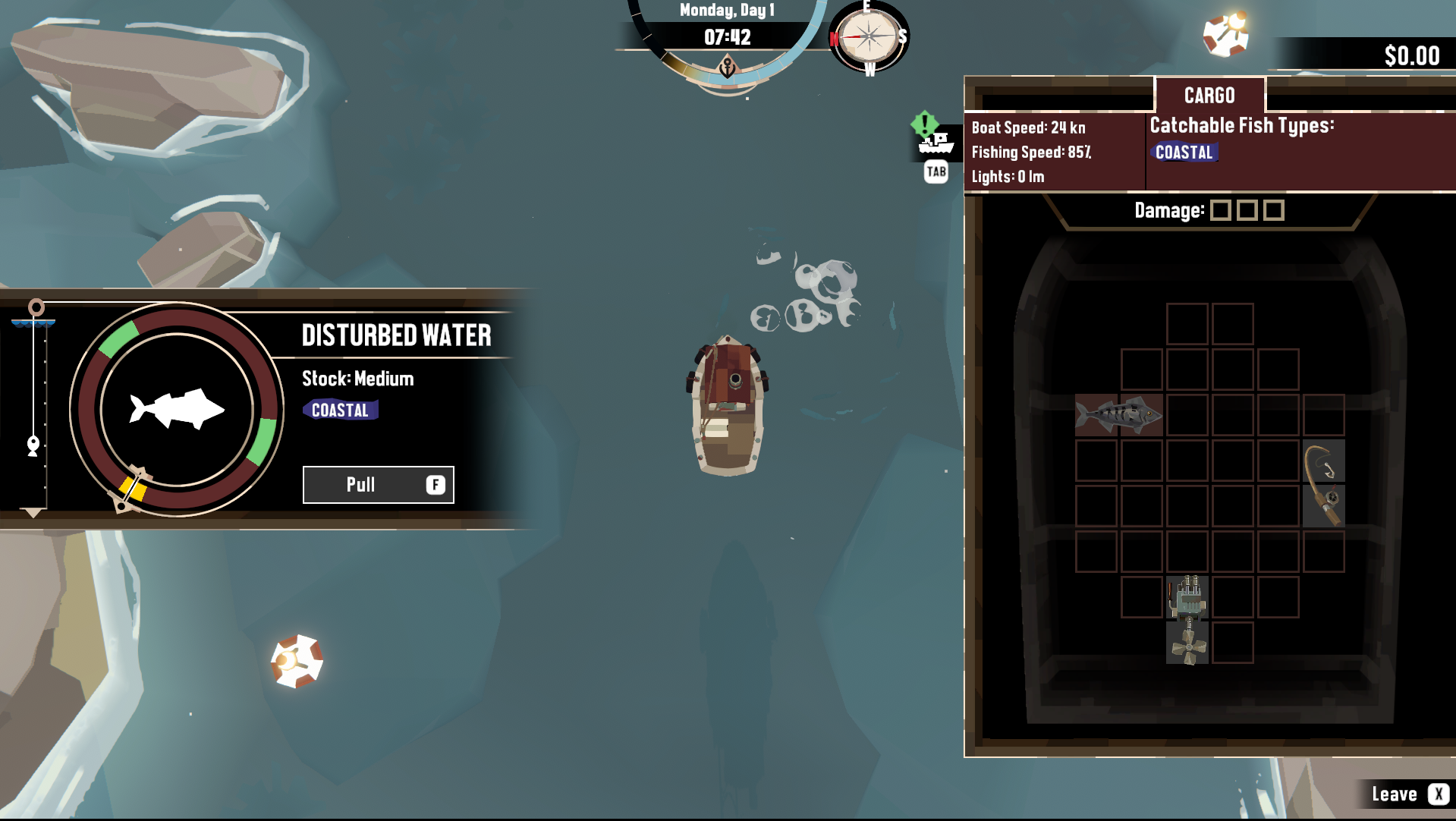
Task: Click the fishing minigame ring
Action: click(x=177, y=410)
